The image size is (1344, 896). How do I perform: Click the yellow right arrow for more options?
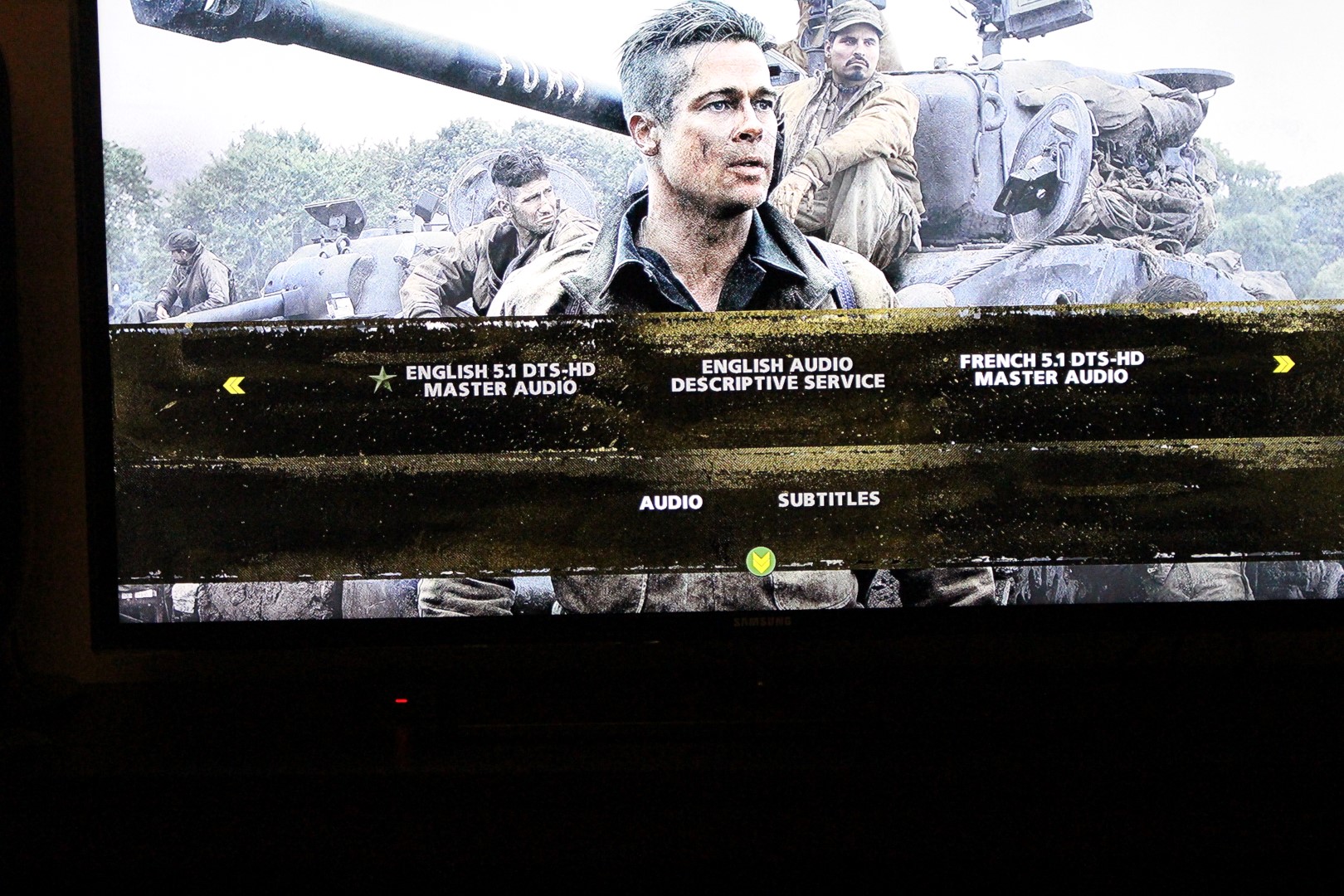click(1283, 363)
